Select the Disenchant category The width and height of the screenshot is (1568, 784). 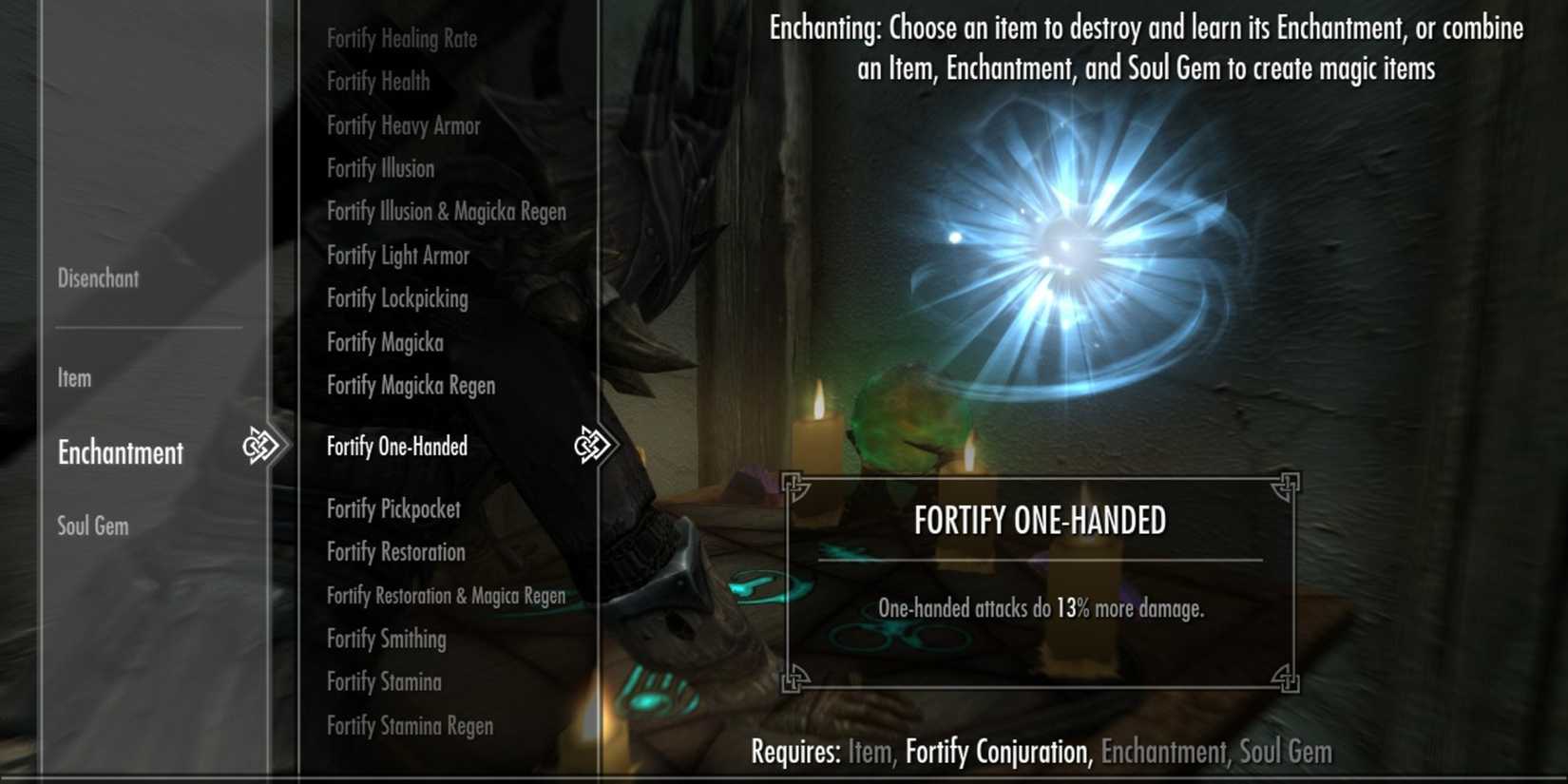click(x=98, y=278)
